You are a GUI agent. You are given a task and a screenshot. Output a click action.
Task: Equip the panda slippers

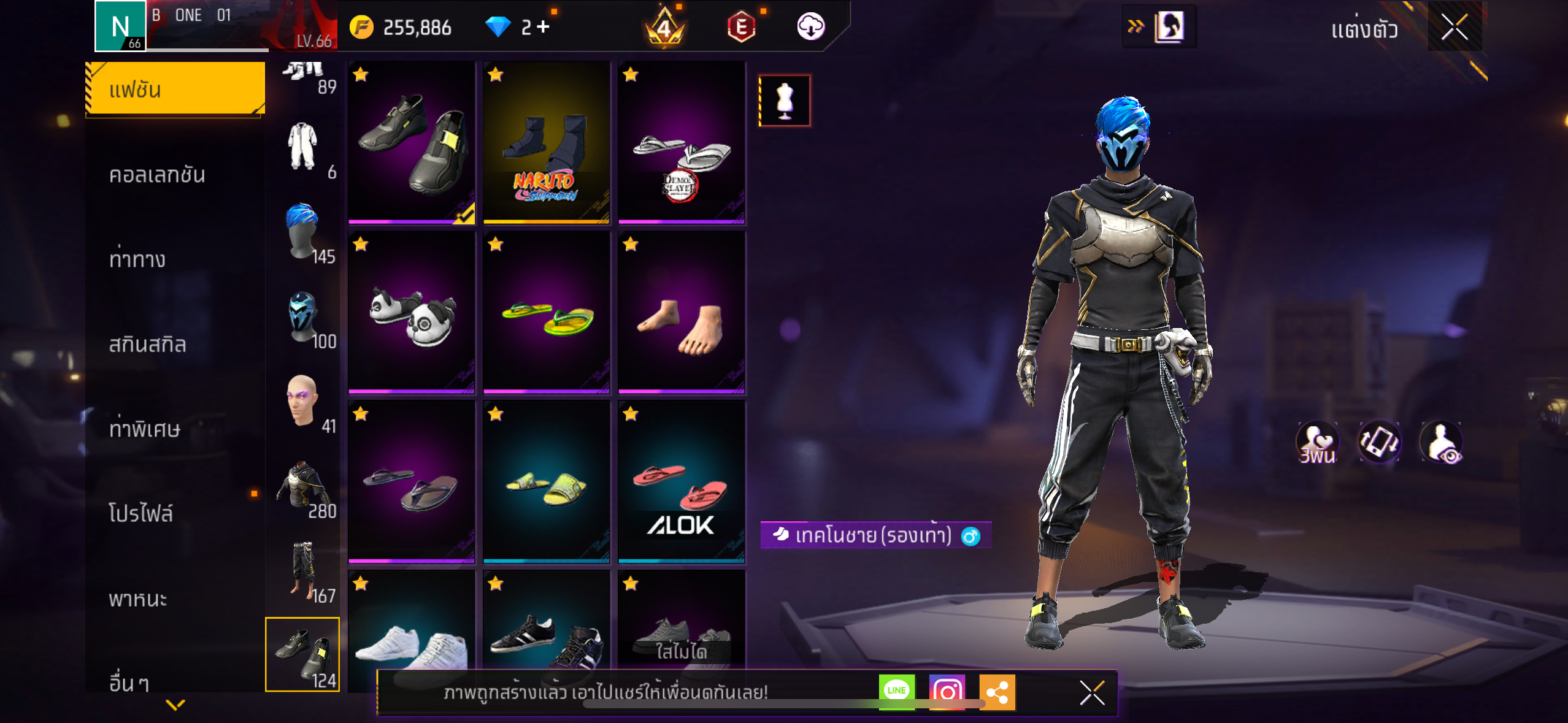(x=411, y=312)
